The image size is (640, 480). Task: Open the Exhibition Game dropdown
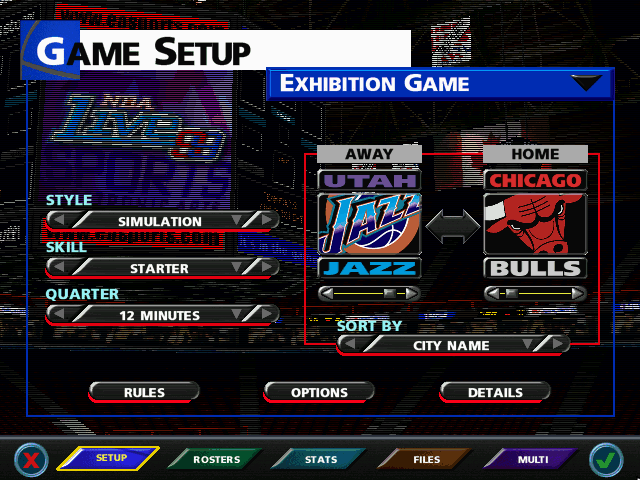pos(590,84)
